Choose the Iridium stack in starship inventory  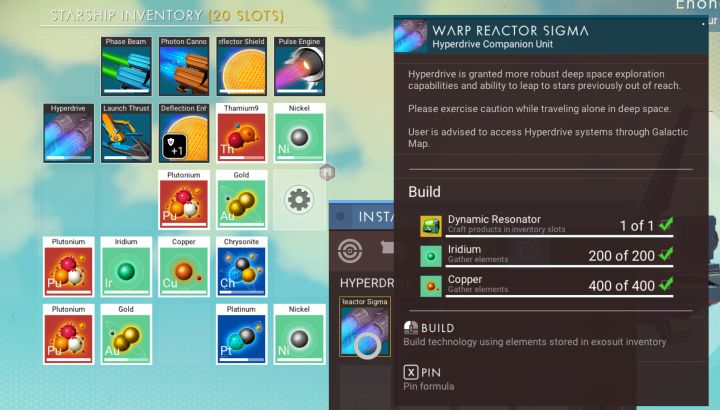pos(127,267)
